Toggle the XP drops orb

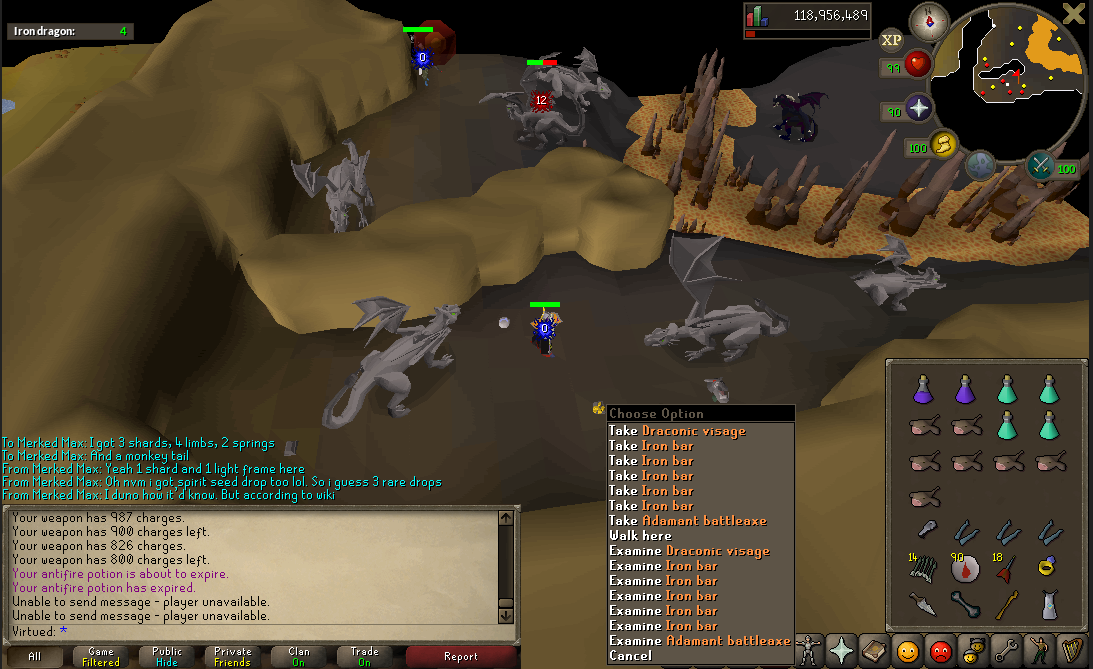click(x=891, y=40)
